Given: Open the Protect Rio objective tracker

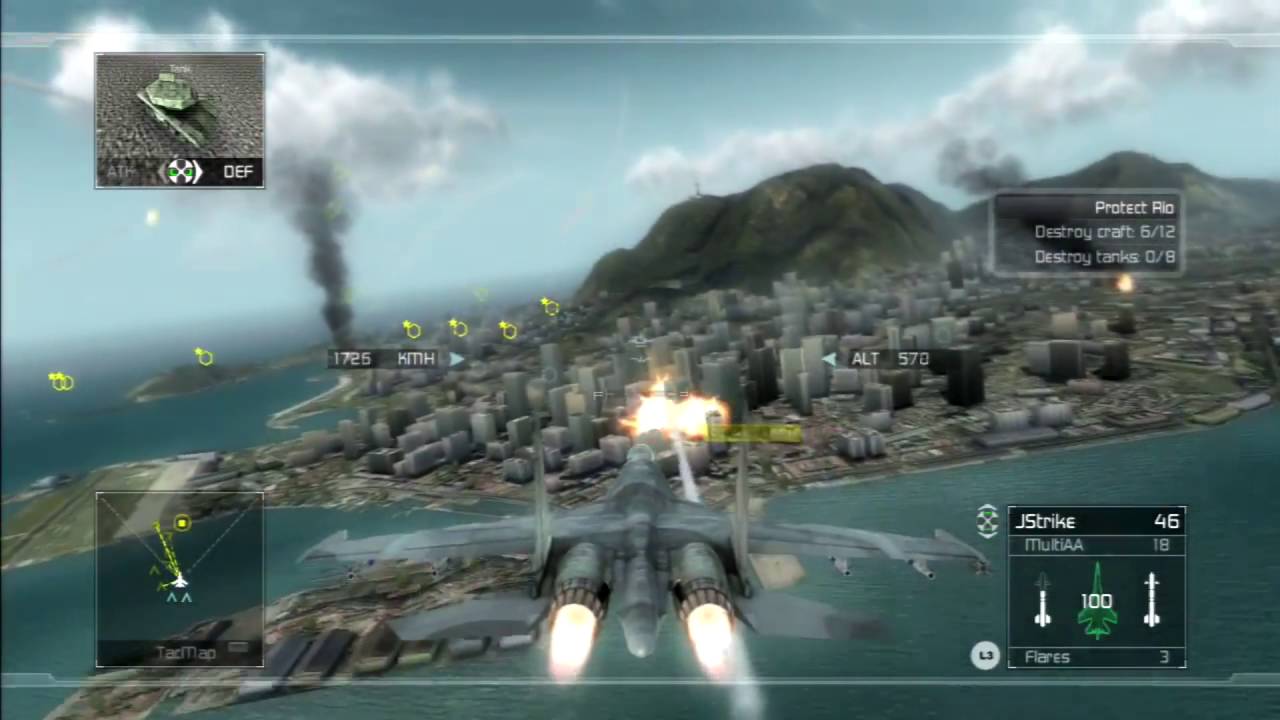Looking at the screenshot, I should click(x=1088, y=232).
